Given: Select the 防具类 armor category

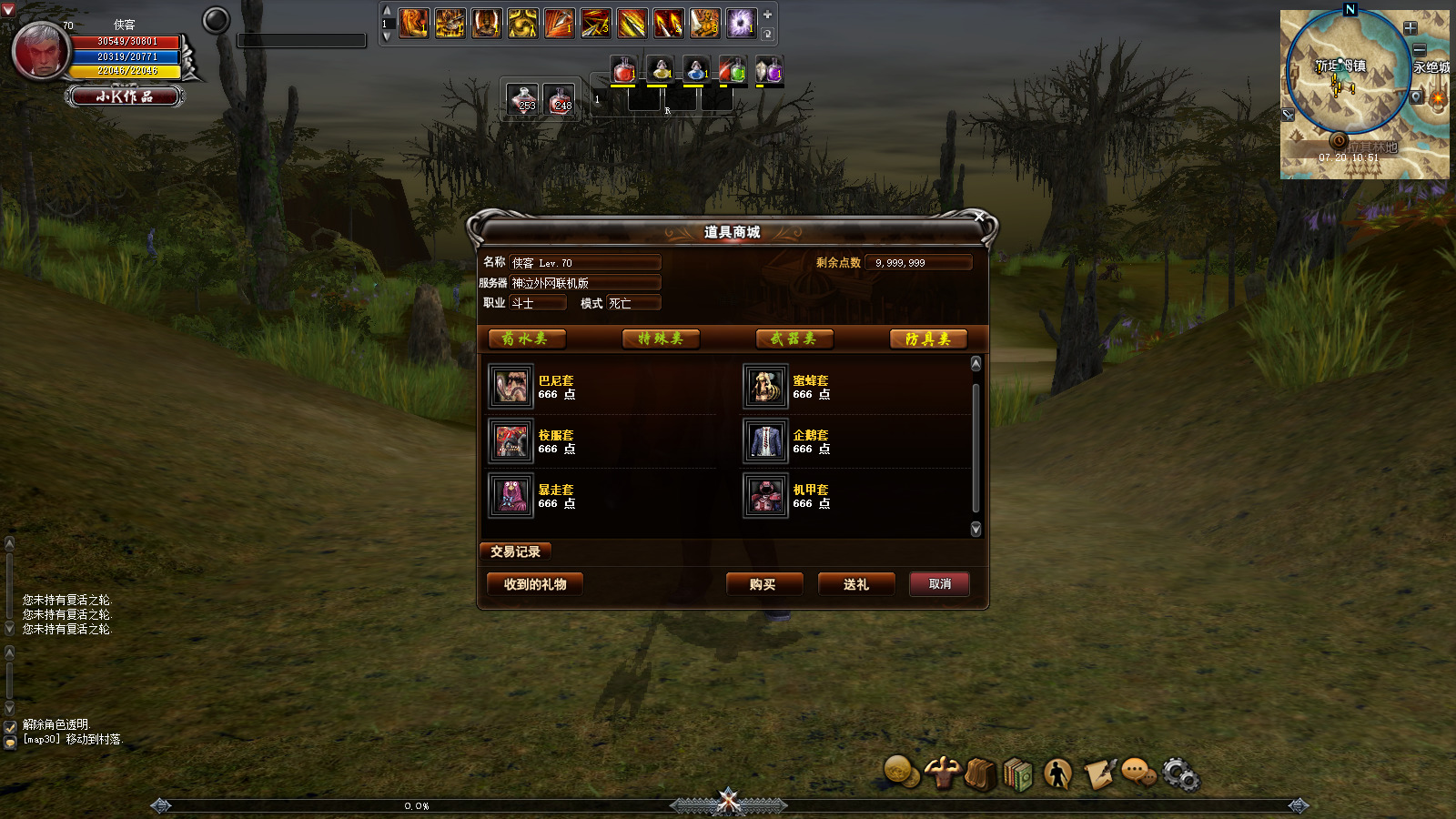Looking at the screenshot, I should click(x=928, y=339).
